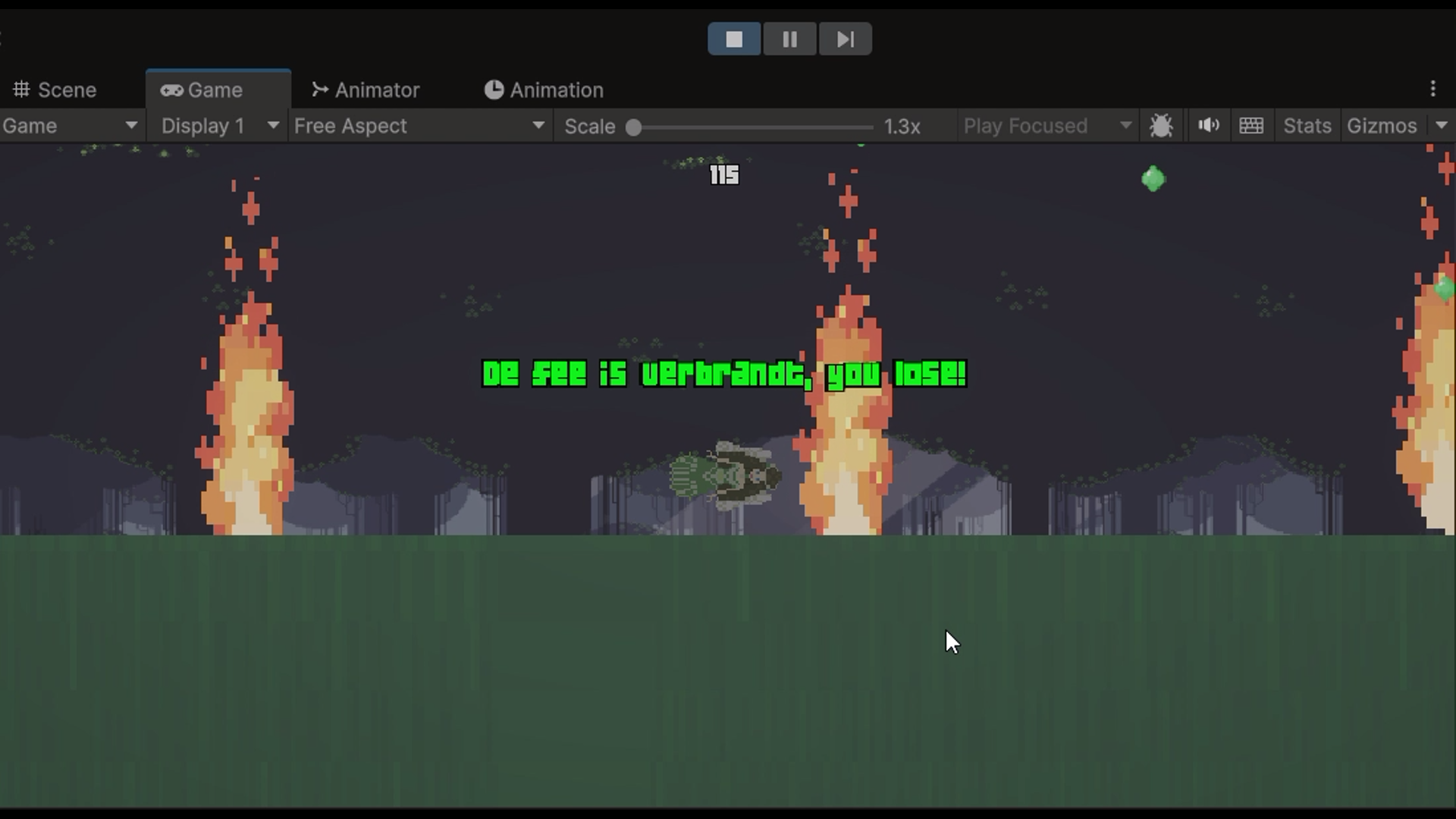Mute game audio with the speaker icon
This screenshot has width=1456, height=819.
pos(1207,125)
